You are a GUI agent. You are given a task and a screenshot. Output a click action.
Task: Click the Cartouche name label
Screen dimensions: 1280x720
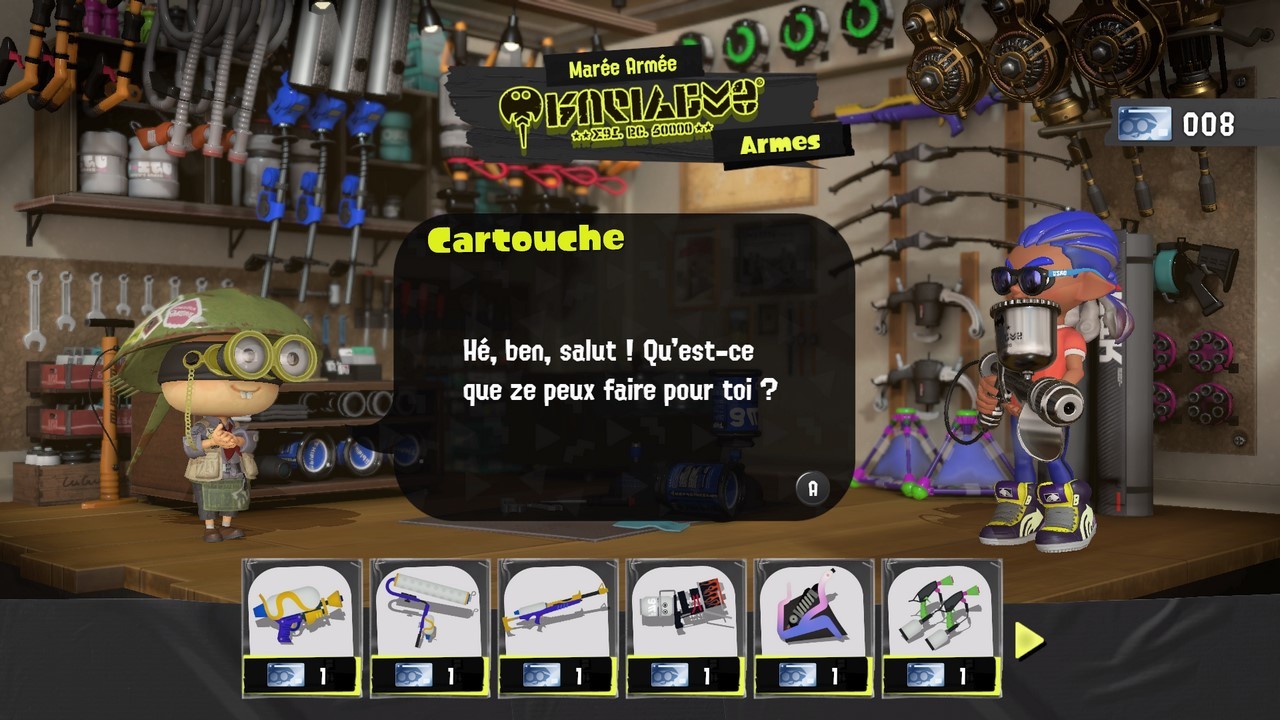coord(525,239)
